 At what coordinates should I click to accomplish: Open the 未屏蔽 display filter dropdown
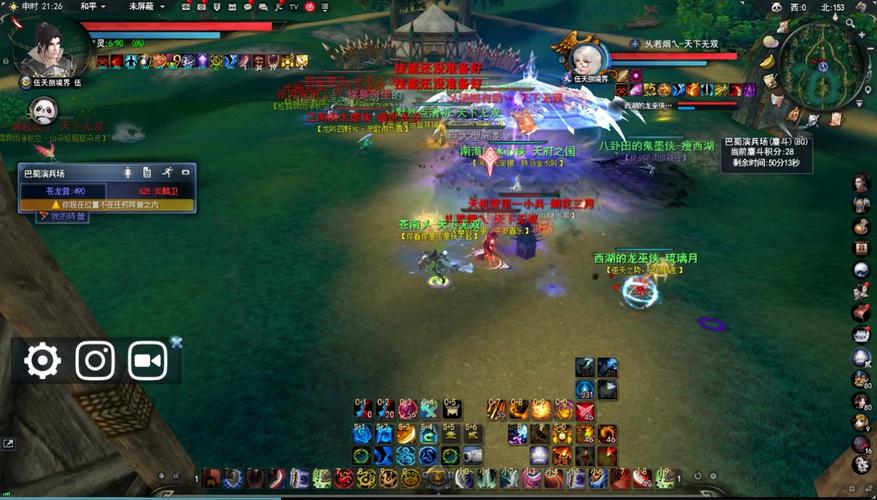click(145, 6)
